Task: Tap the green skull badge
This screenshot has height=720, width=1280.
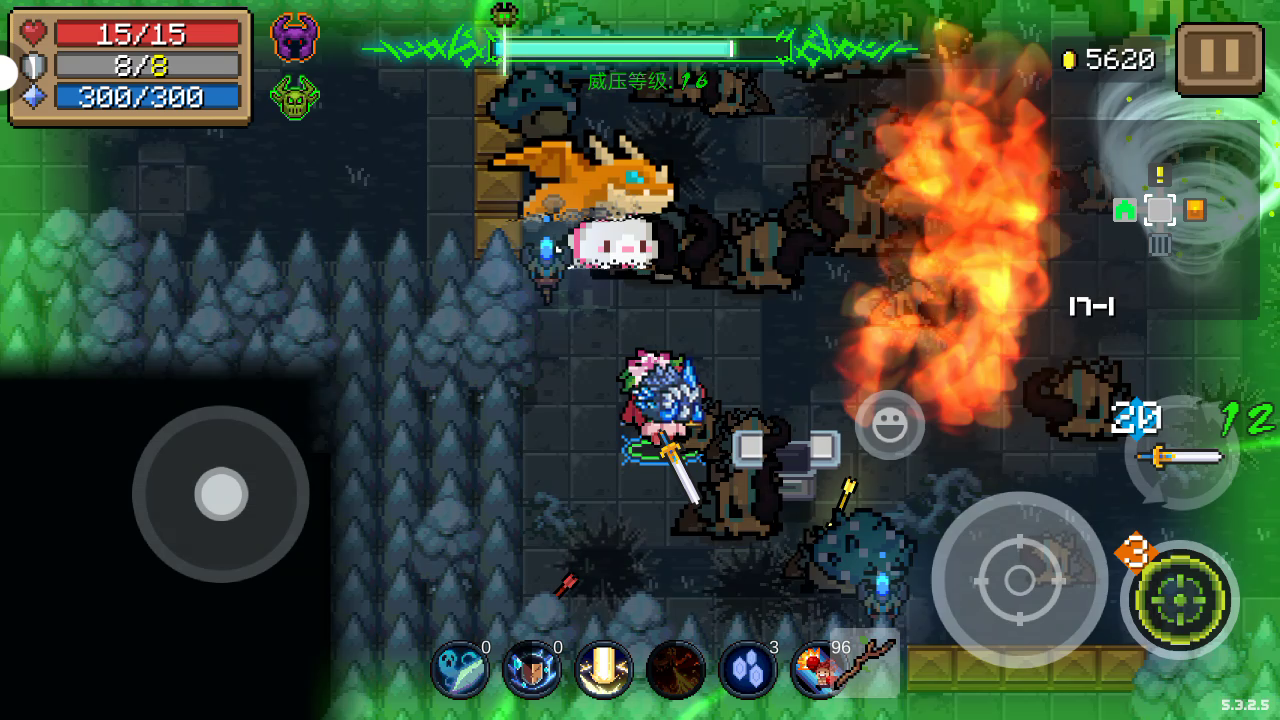Action: (x=294, y=98)
